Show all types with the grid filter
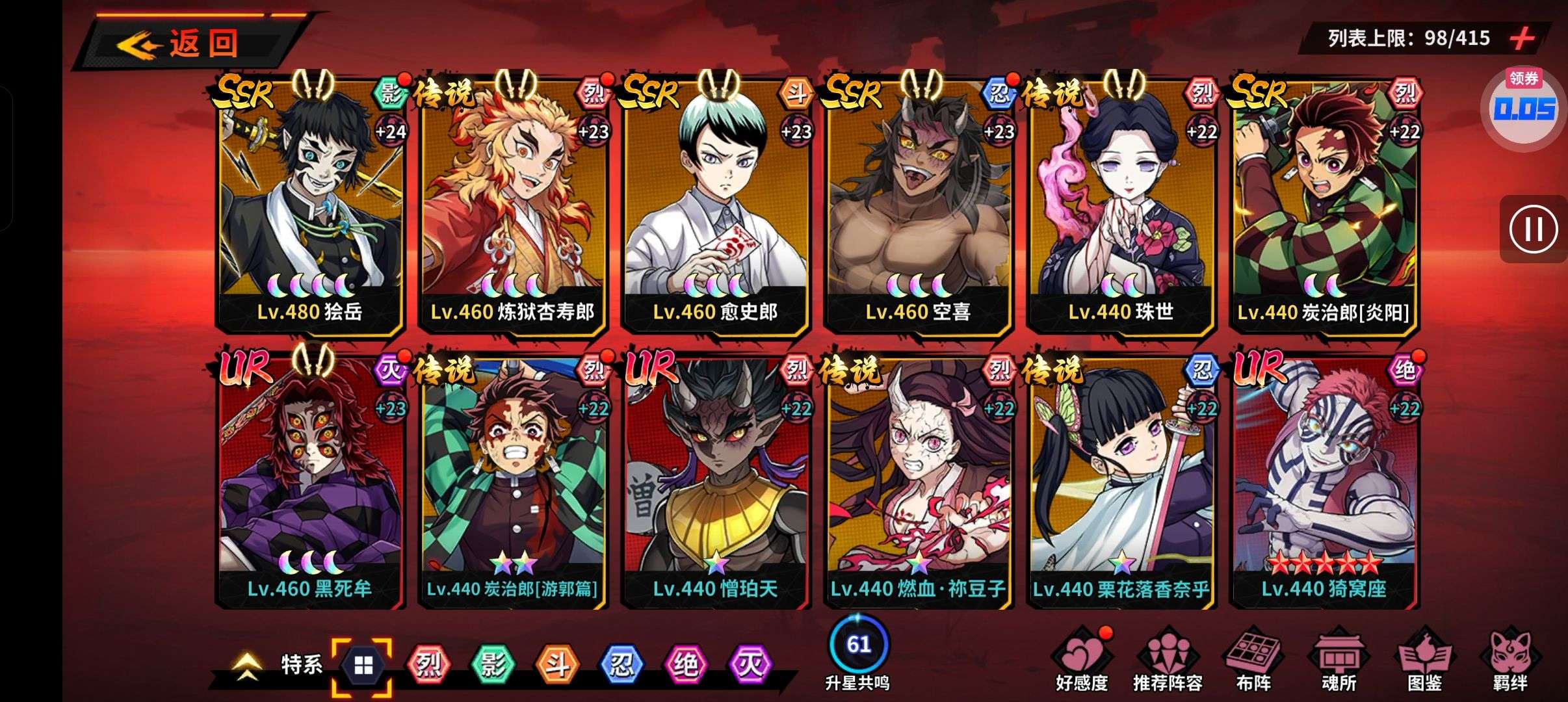Viewport: 1568px width, 702px height. click(x=363, y=666)
